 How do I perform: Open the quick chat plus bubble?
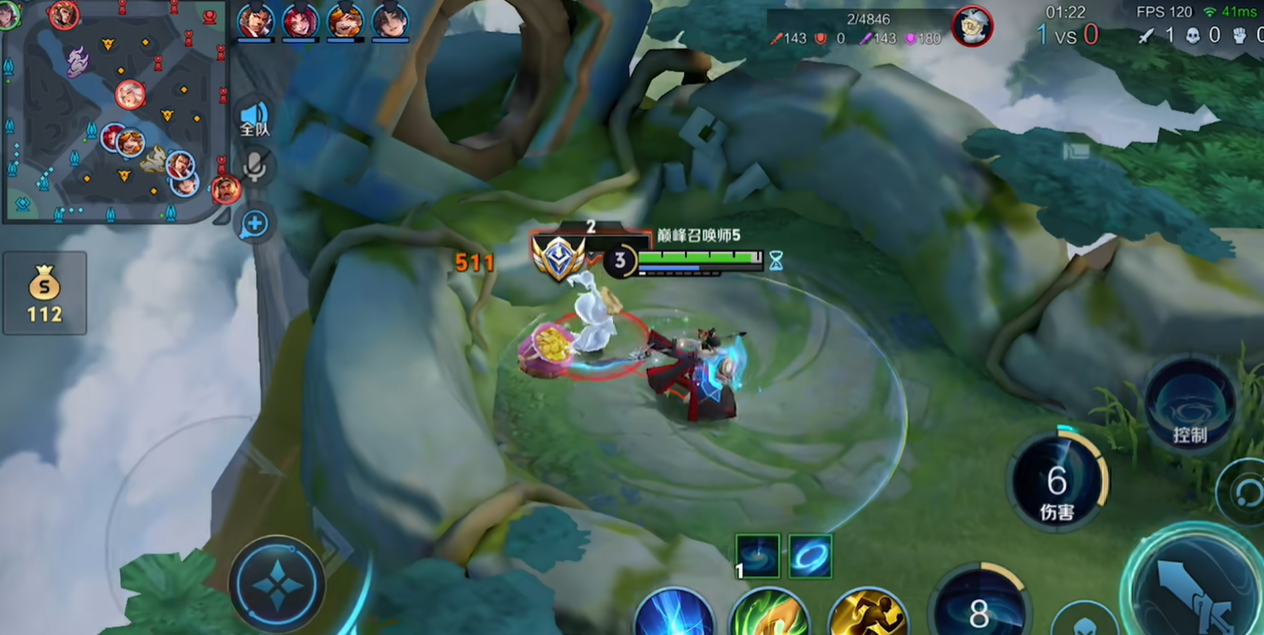[x=255, y=224]
